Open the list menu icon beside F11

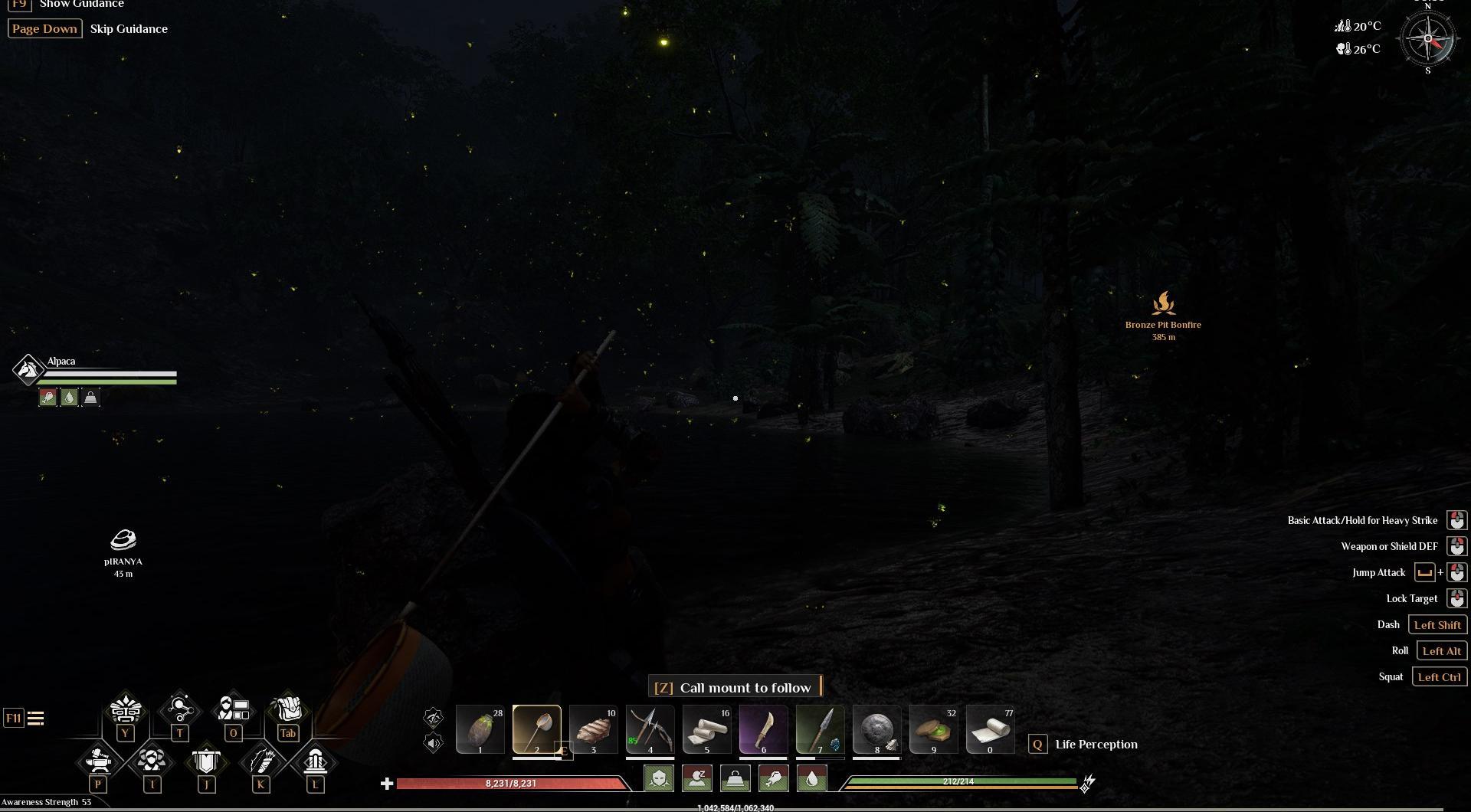36,718
